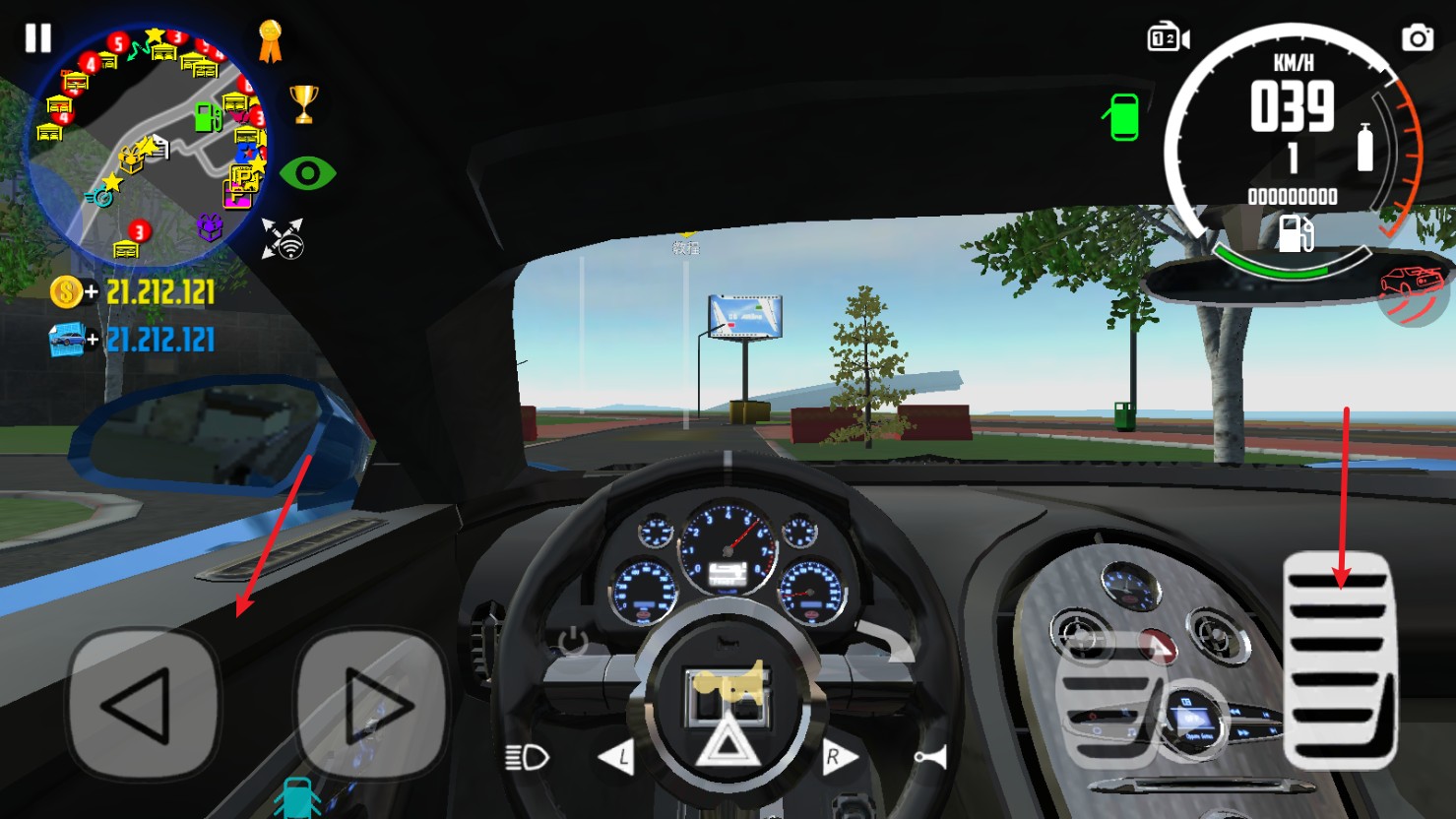Image resolution: width=1456 pixels, height=819 pixels.
Task: Switch camera view with the camcorder icon
Action: coord(1169,38)
